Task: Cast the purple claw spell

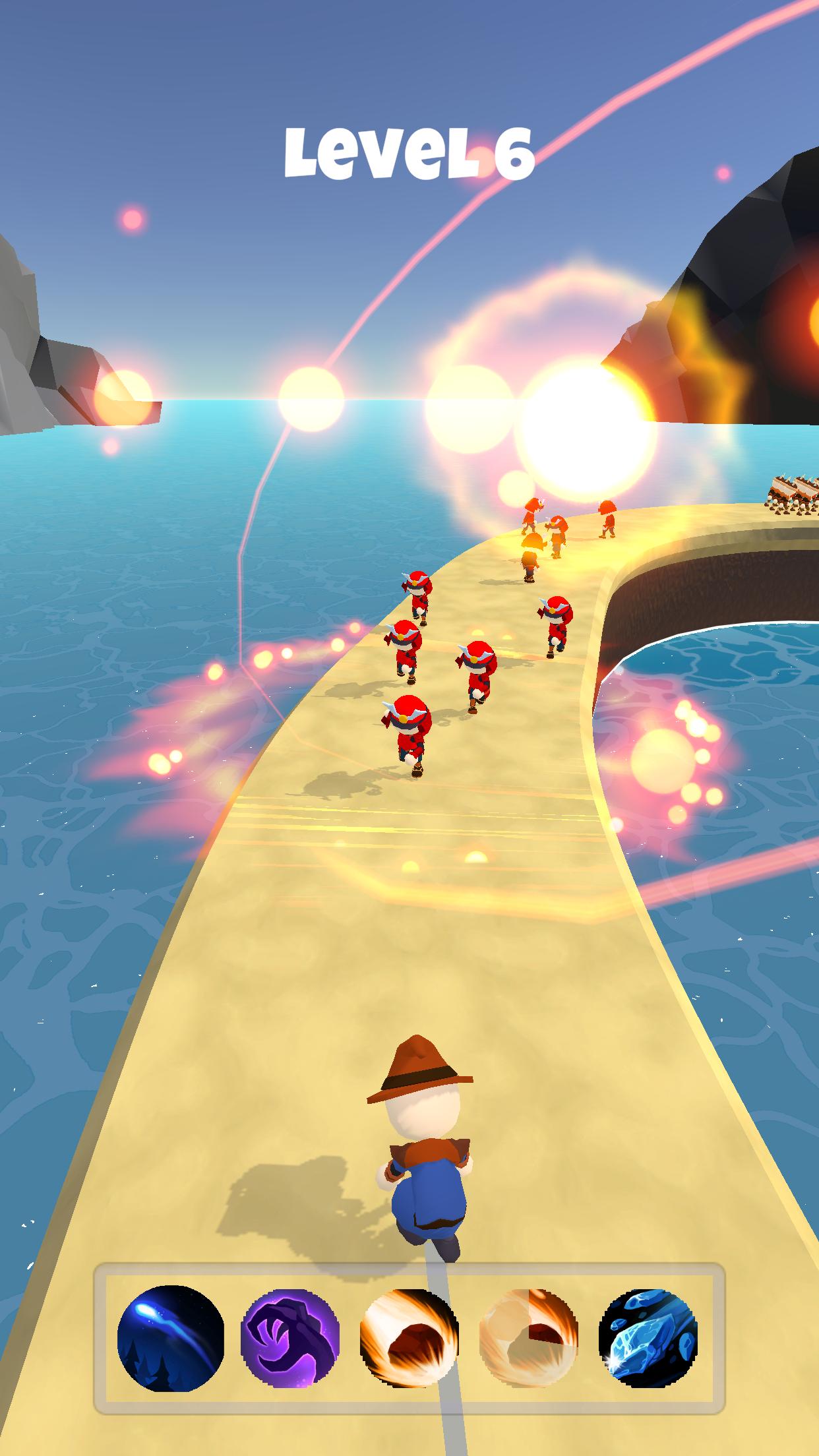Action: [x=290, y=1339]
